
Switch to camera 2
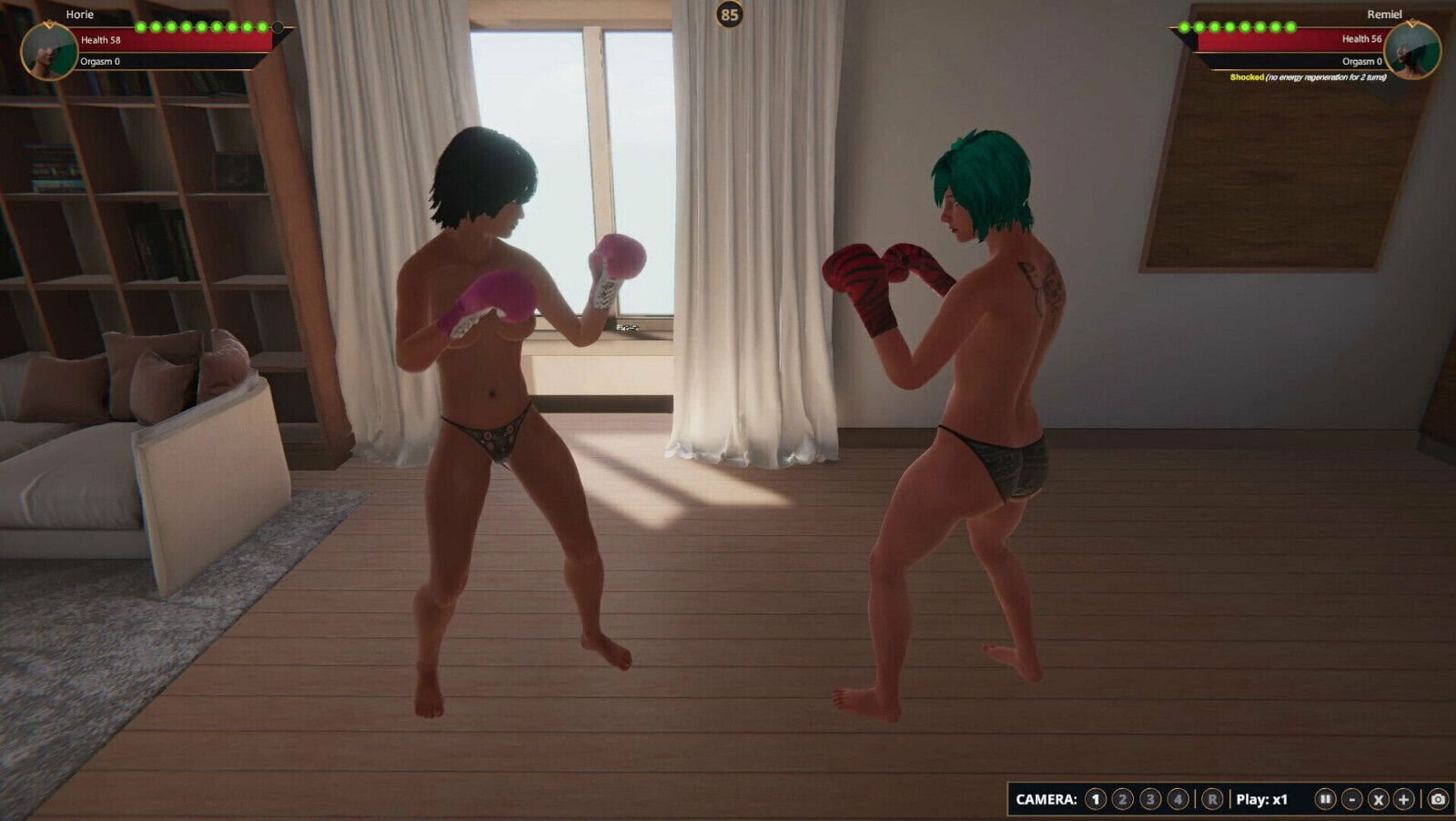click(x=1123, y=799)
